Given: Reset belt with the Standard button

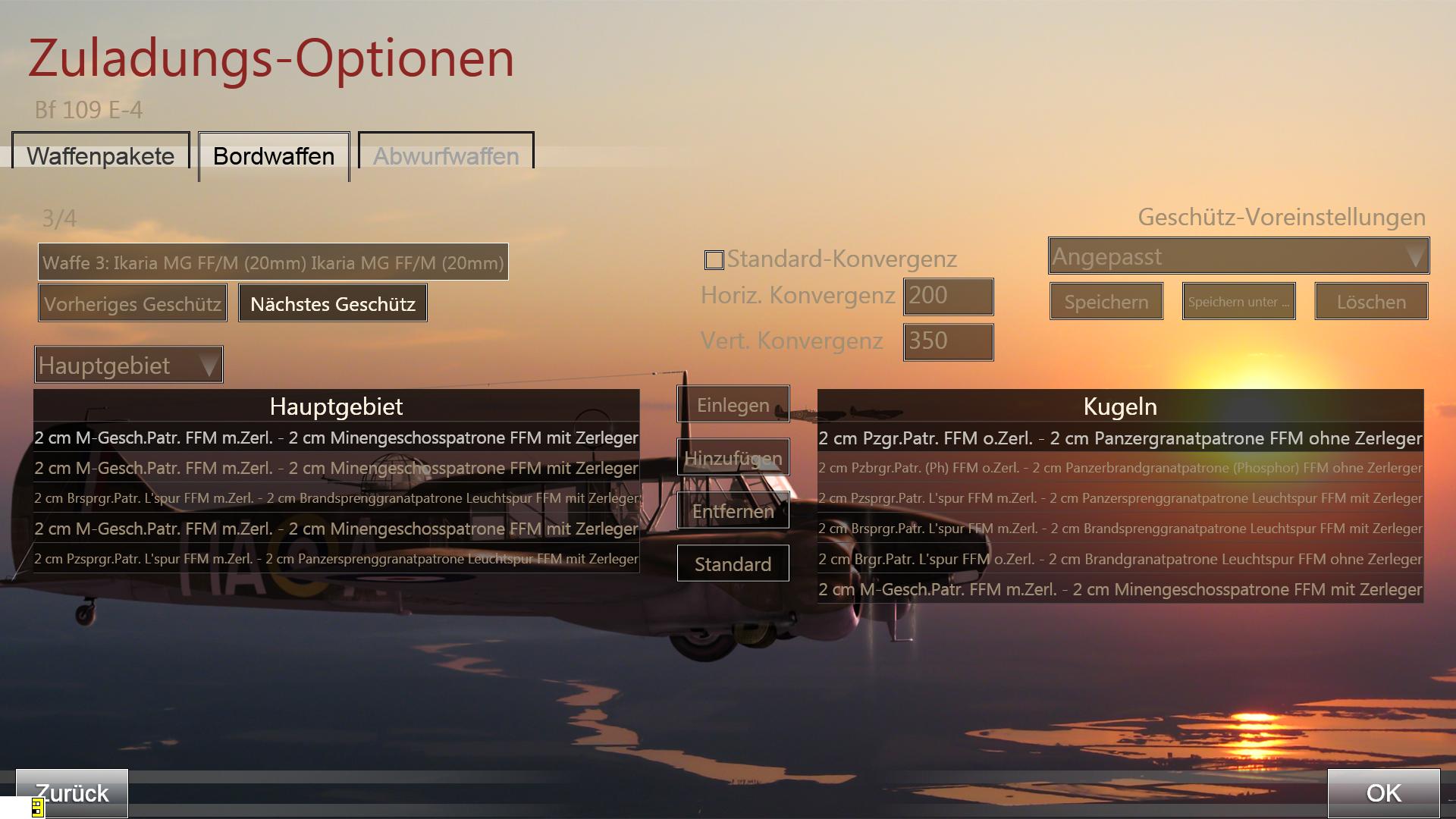Looking at the screenshot, I should point(733,564).
